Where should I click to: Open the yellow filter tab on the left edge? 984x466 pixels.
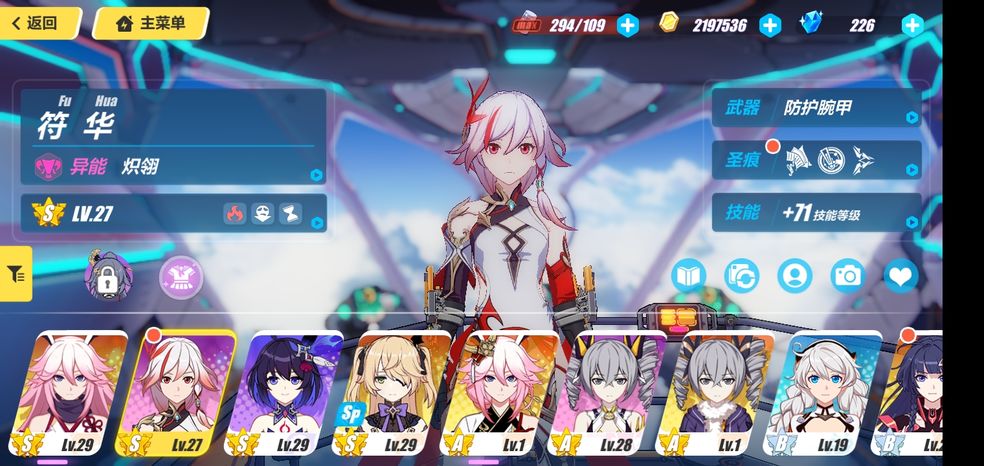point(16,273)
